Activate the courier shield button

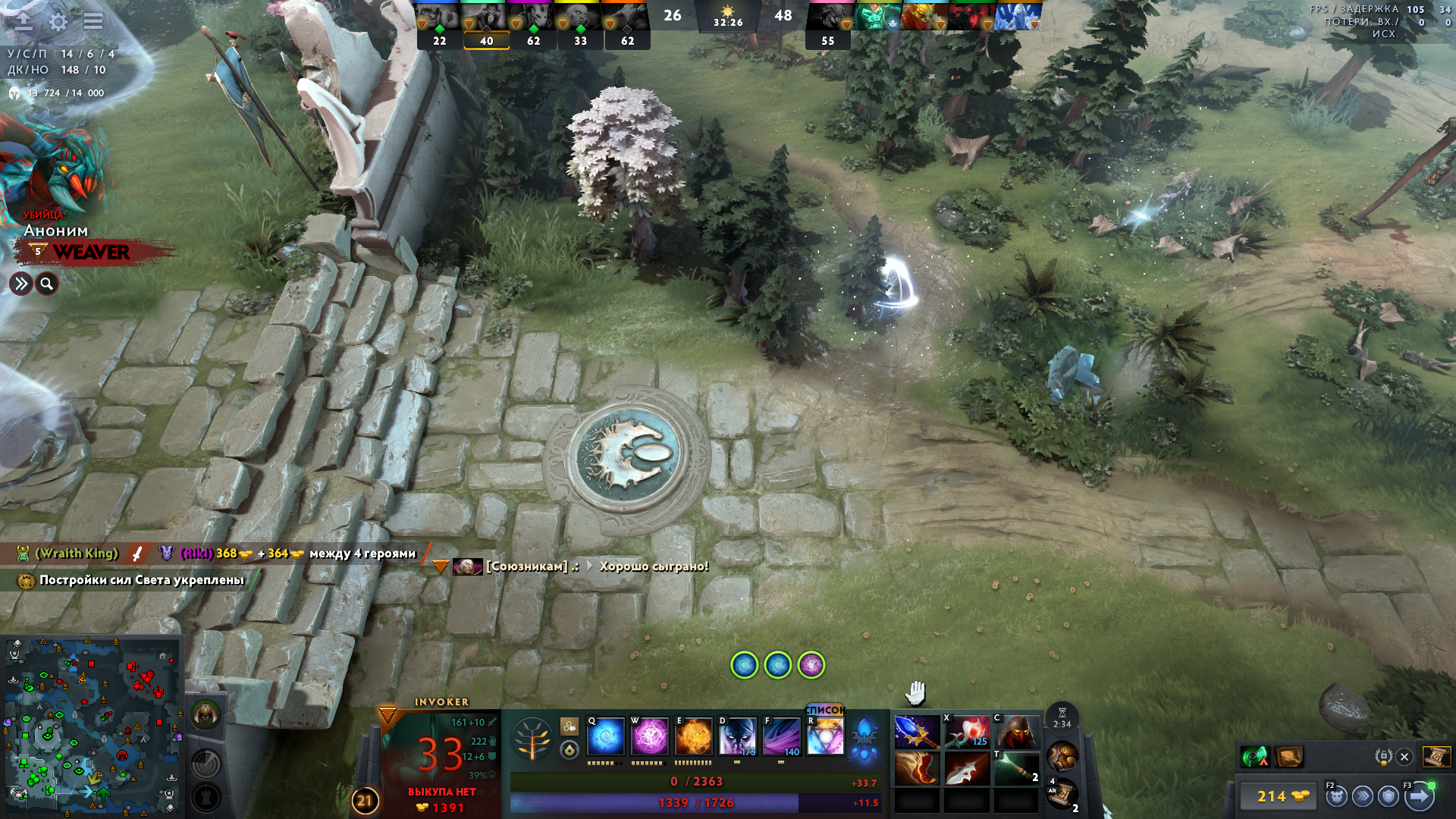(1389, 796)
